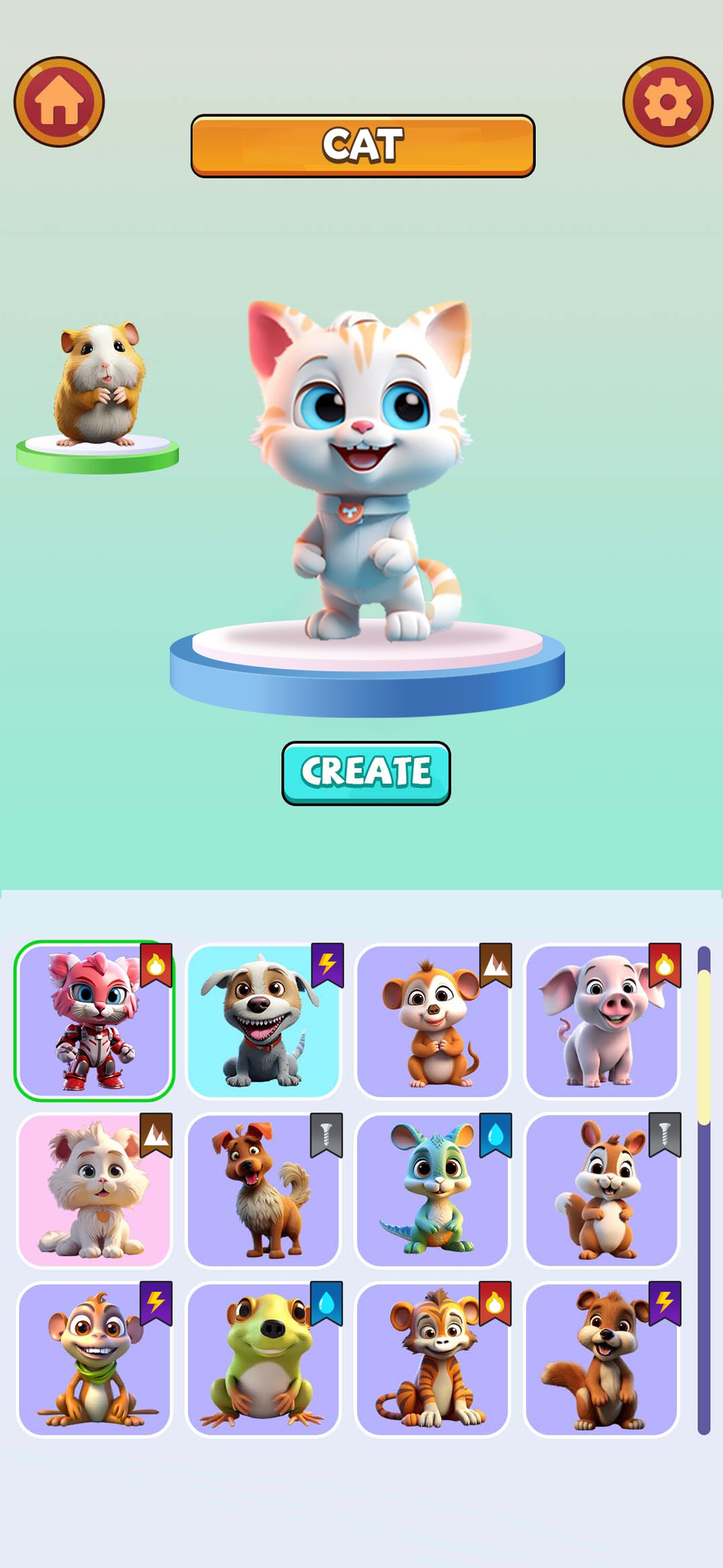
Task: Click the CAT title banner
Action: [361, 144]
